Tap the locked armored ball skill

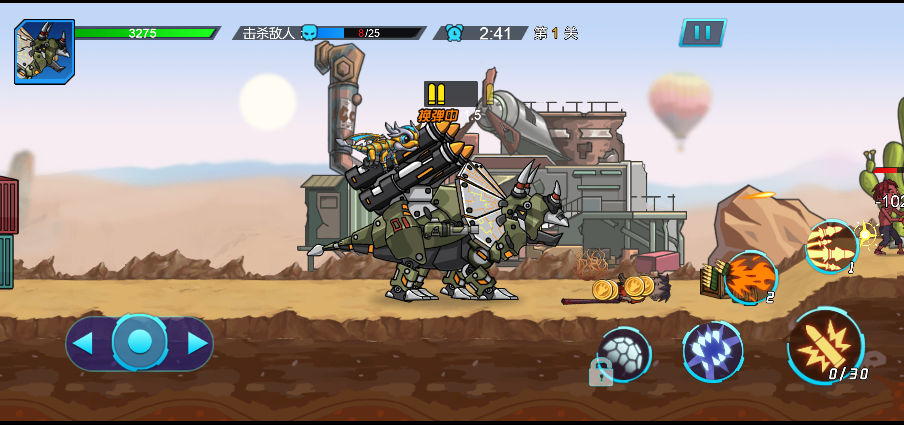click(624, 355)
